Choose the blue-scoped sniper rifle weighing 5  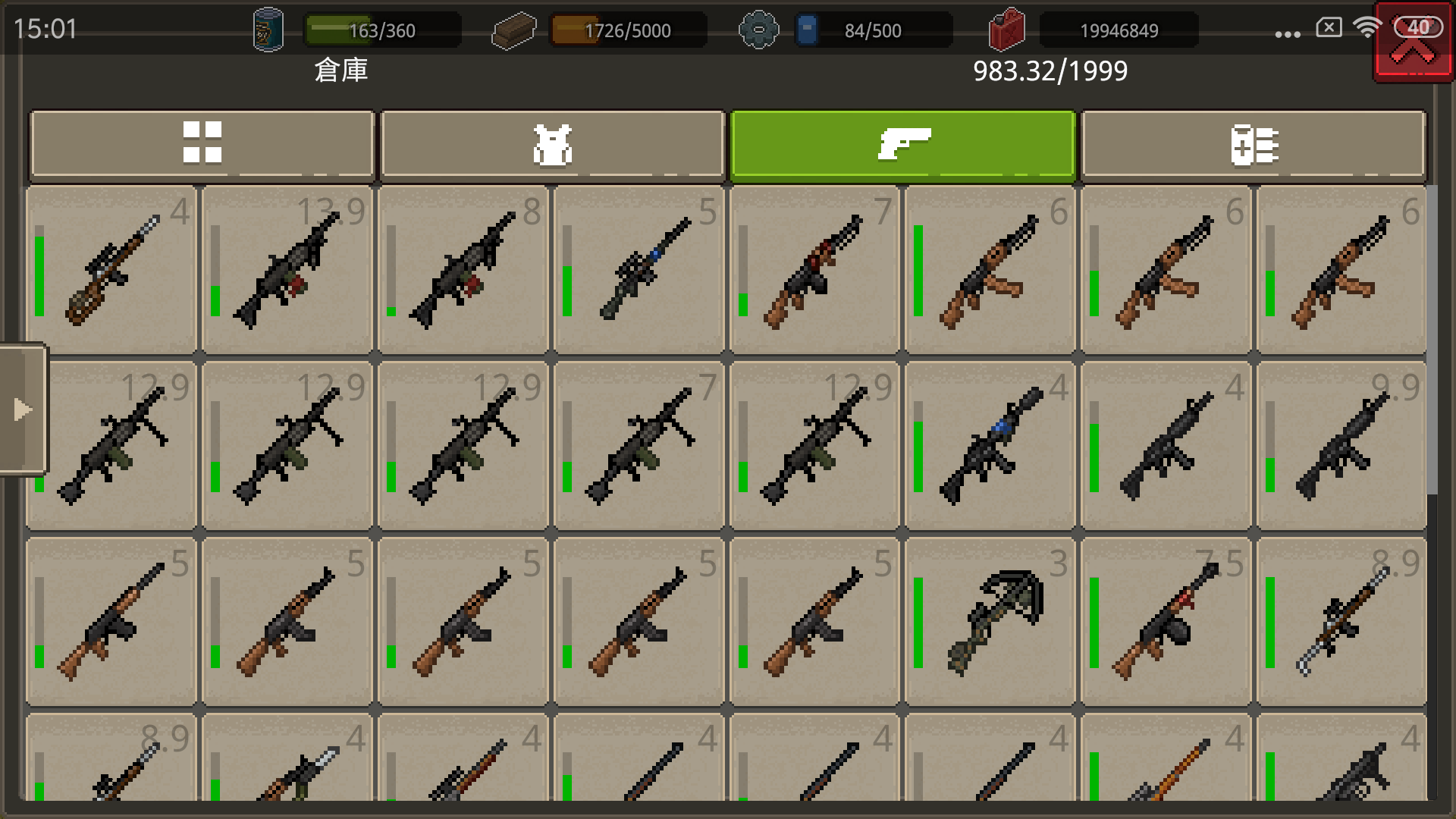point(639,270)
